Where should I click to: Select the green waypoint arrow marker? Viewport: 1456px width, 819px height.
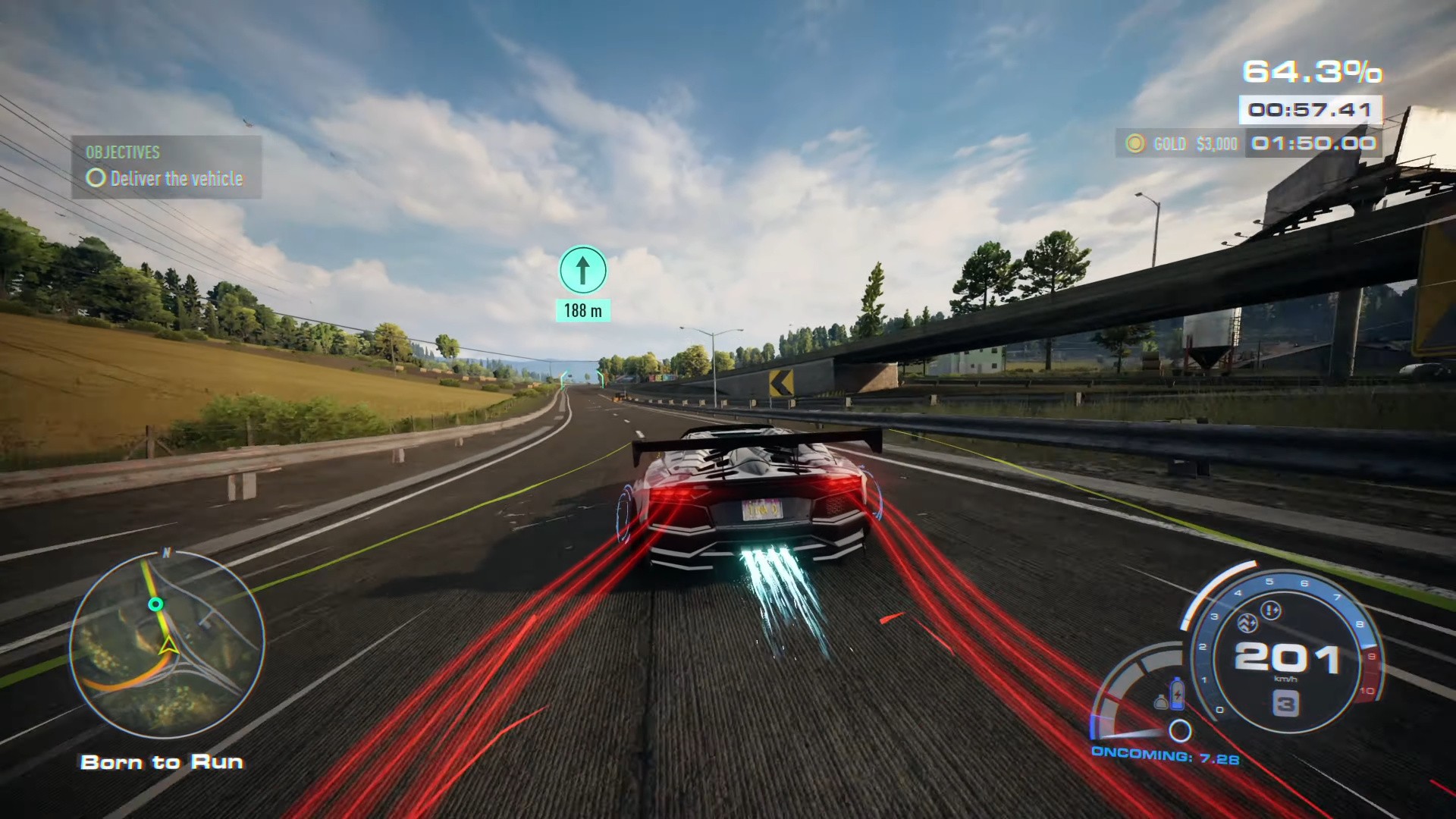pos(582,270)
